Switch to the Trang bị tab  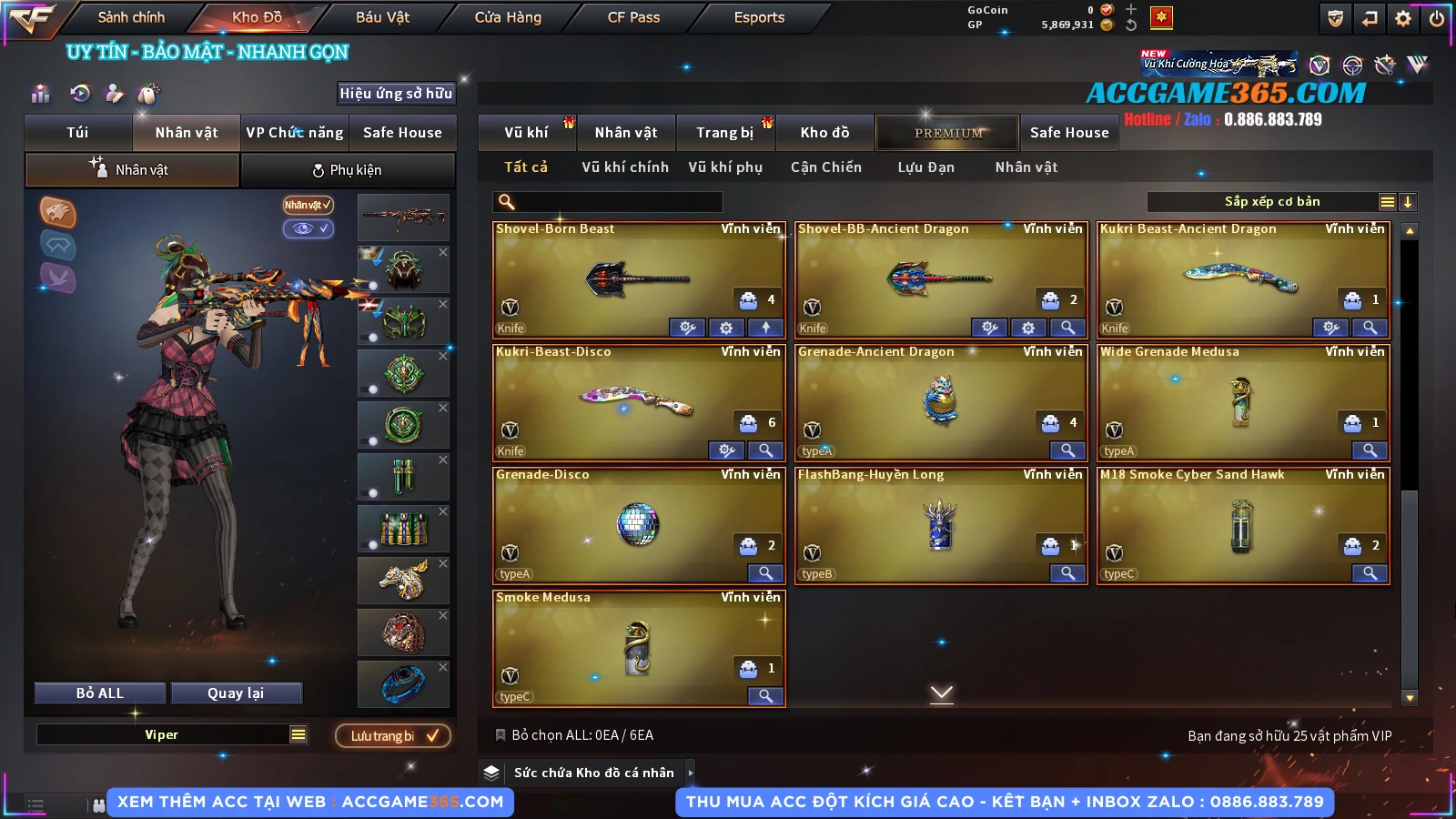tap(724, 133)
